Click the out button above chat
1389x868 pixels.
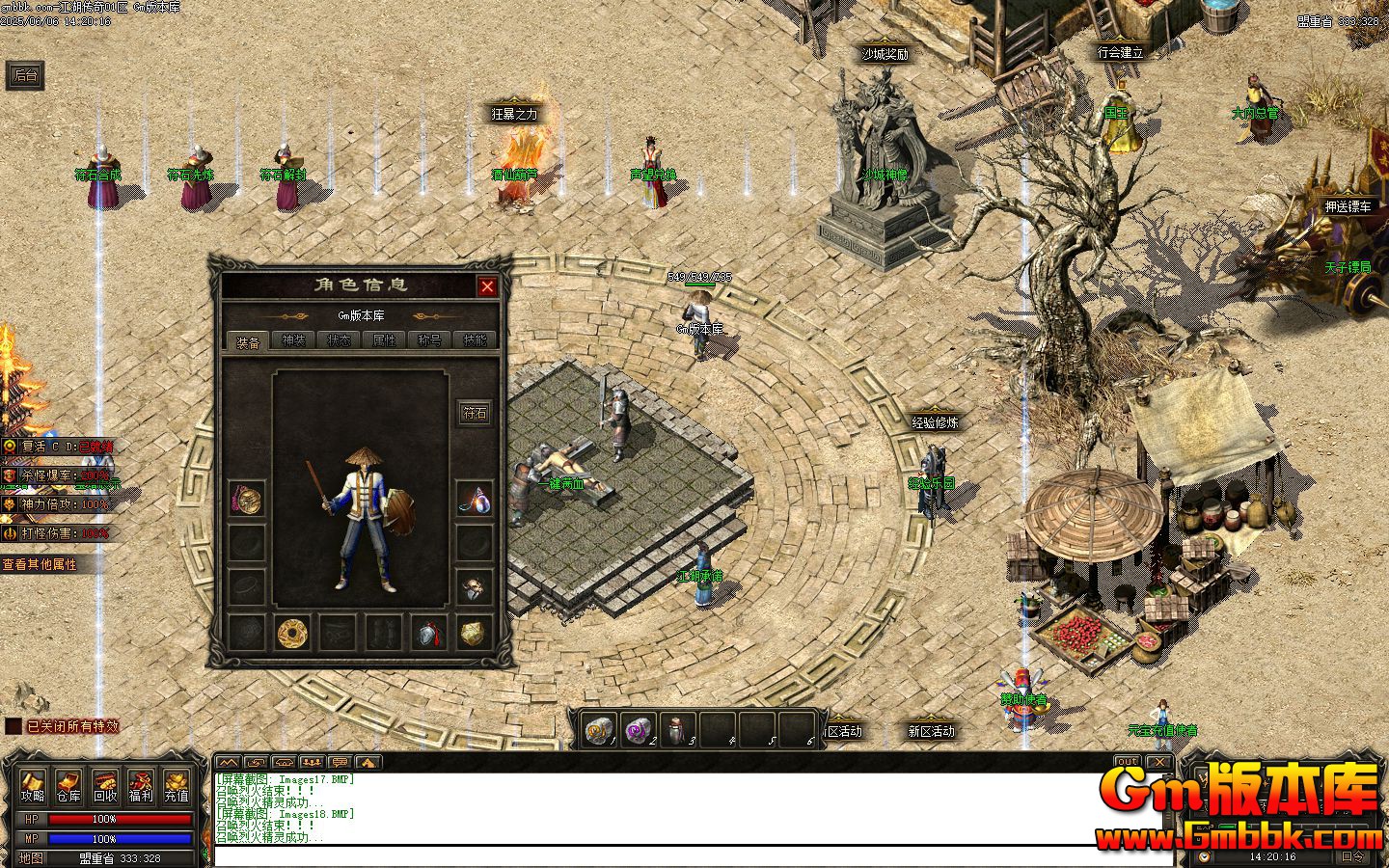1127,762
